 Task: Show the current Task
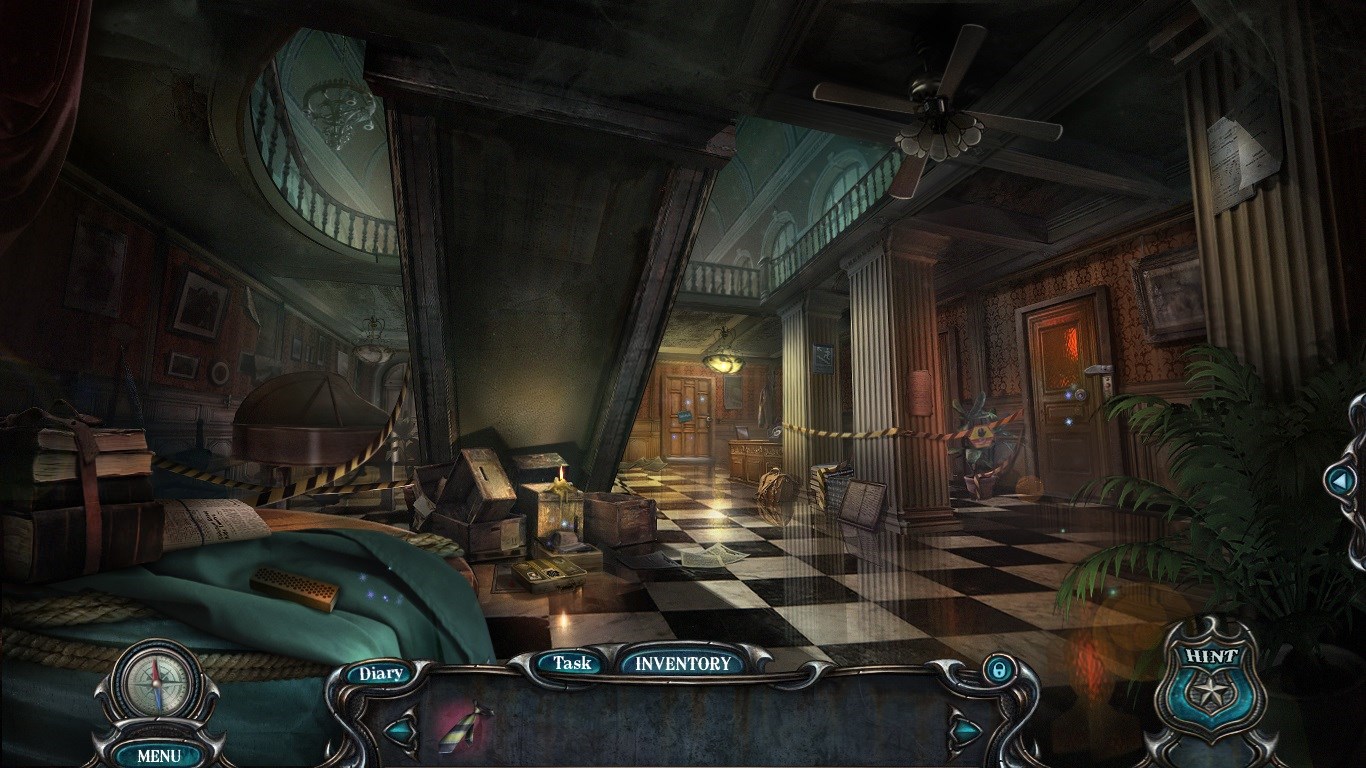click(572, 662)
